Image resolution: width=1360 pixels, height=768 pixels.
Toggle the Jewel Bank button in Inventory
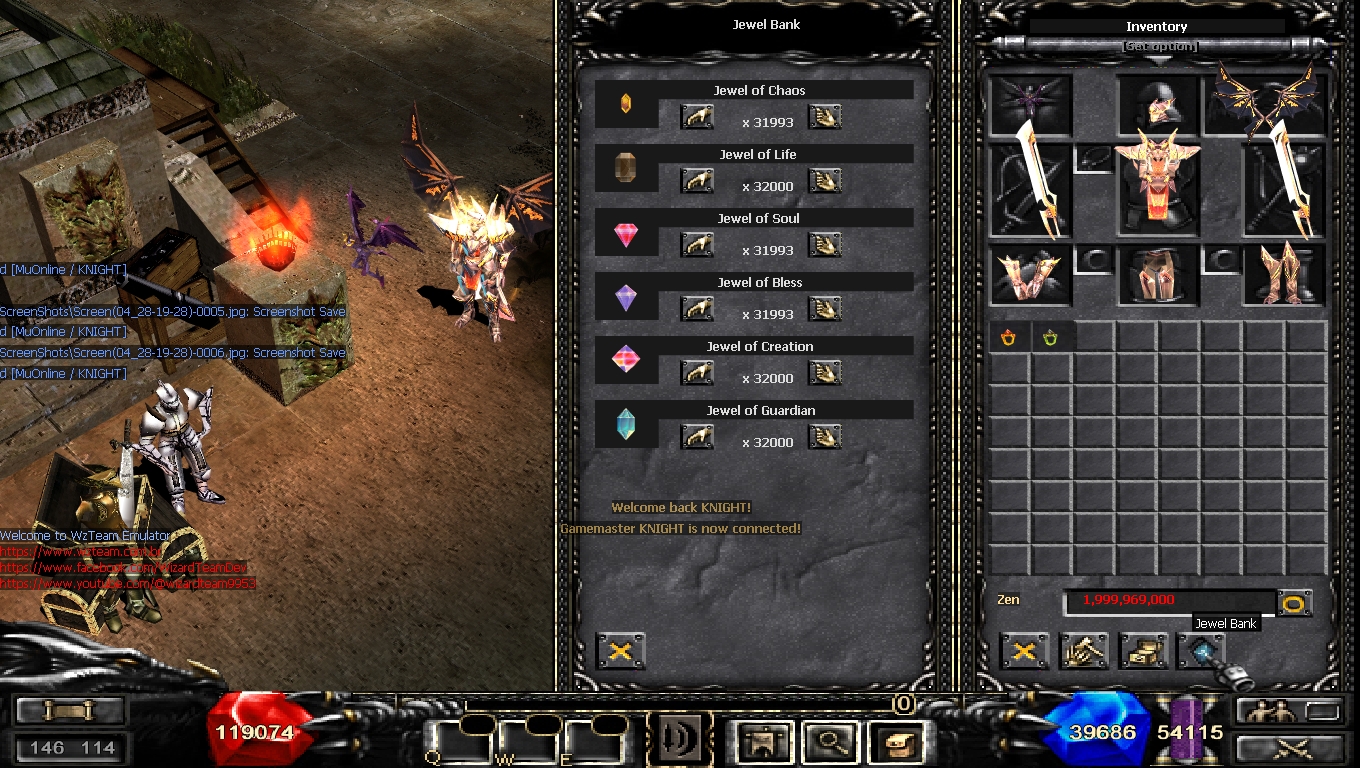(1201, 652)
